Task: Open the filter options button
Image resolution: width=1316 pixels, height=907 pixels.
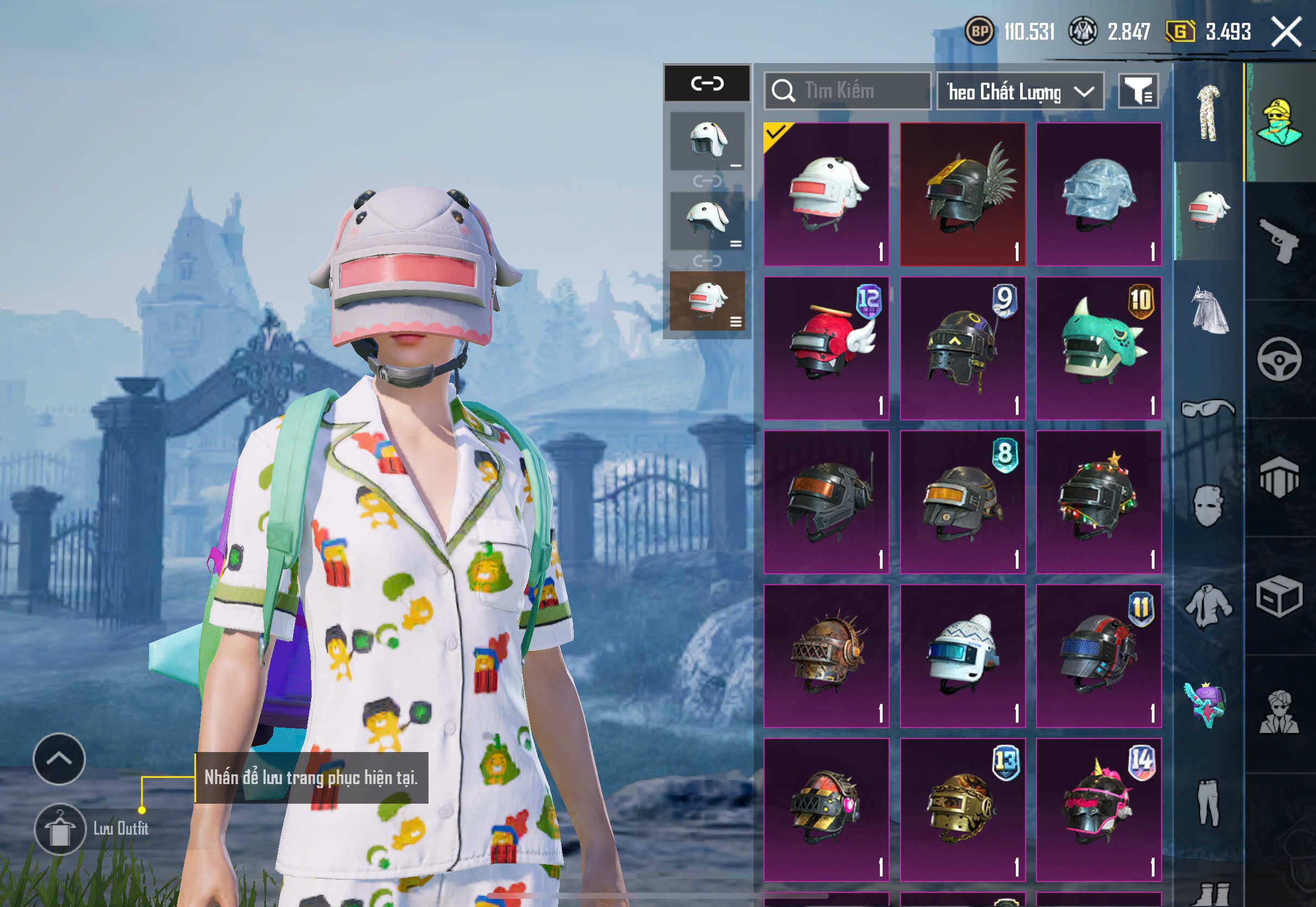Action: [x=1138, y=91]
